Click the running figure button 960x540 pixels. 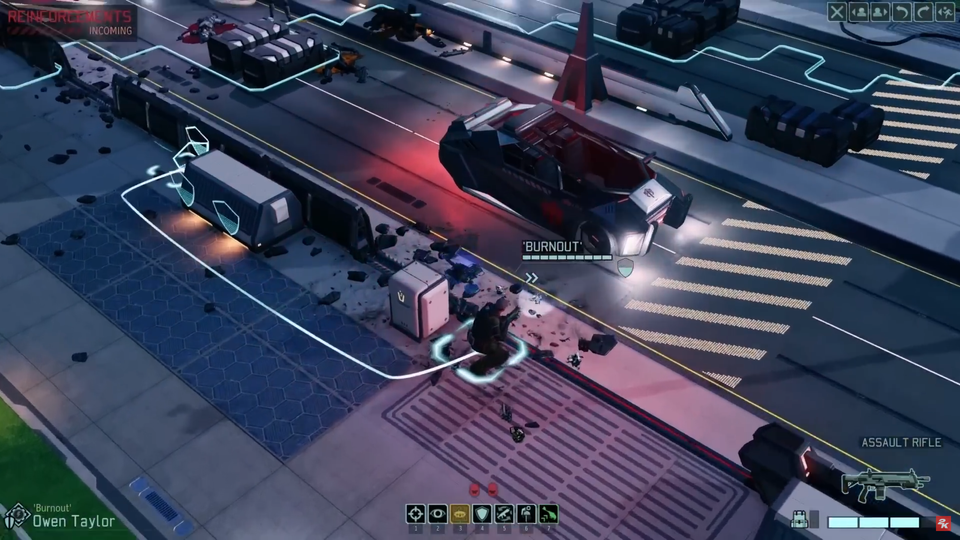tap(945, 12)
